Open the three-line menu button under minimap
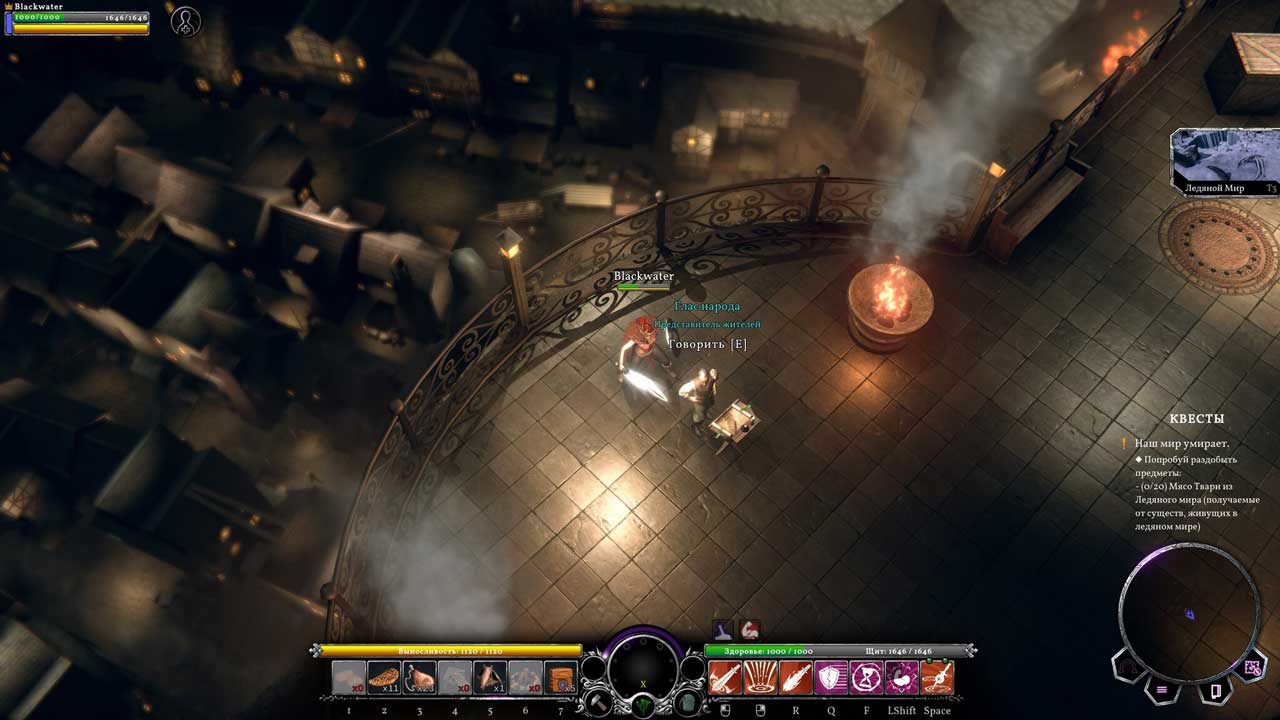 click(1162, 689)
